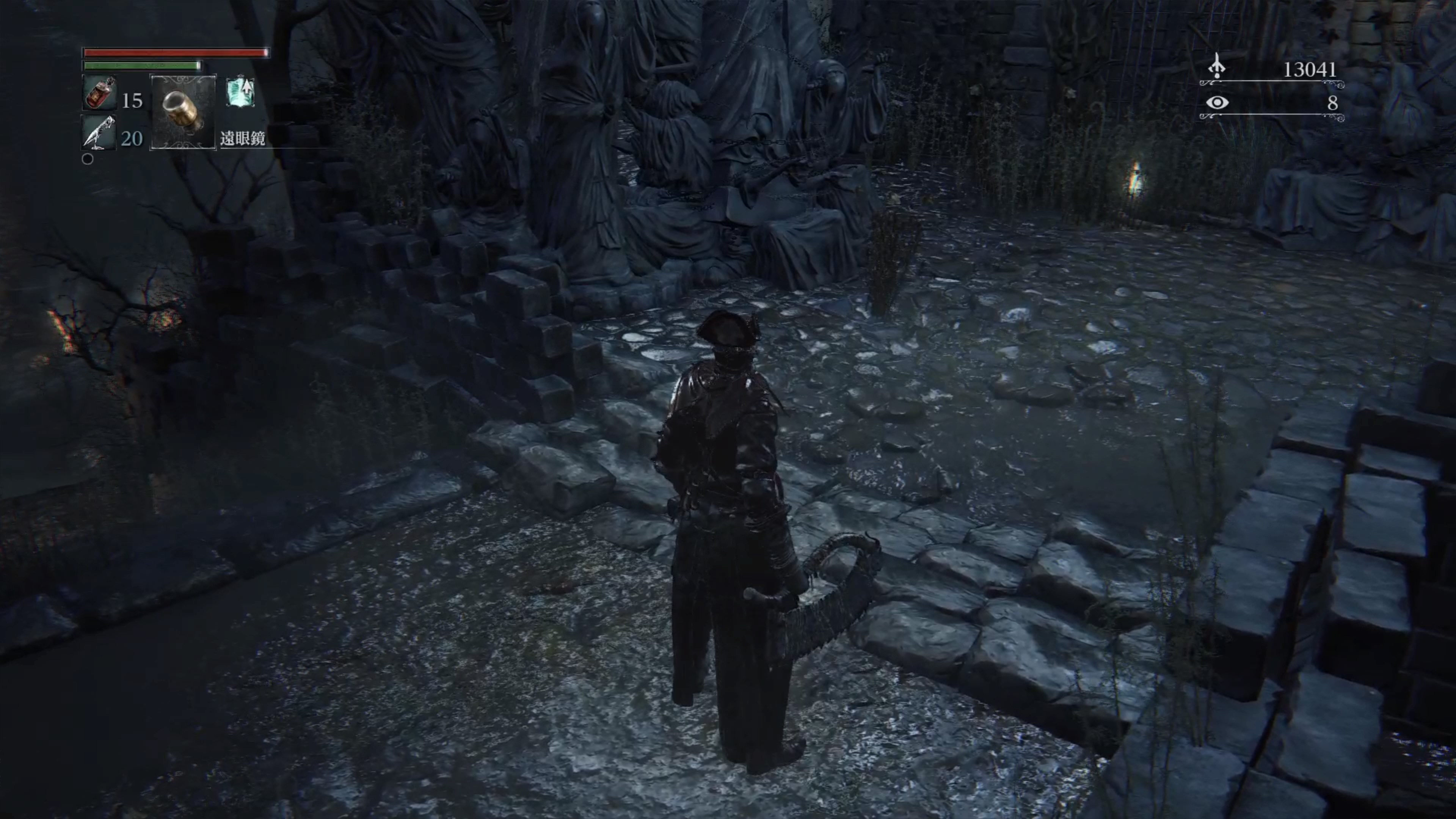Click the ribcage buff status icon

point(240,92)
